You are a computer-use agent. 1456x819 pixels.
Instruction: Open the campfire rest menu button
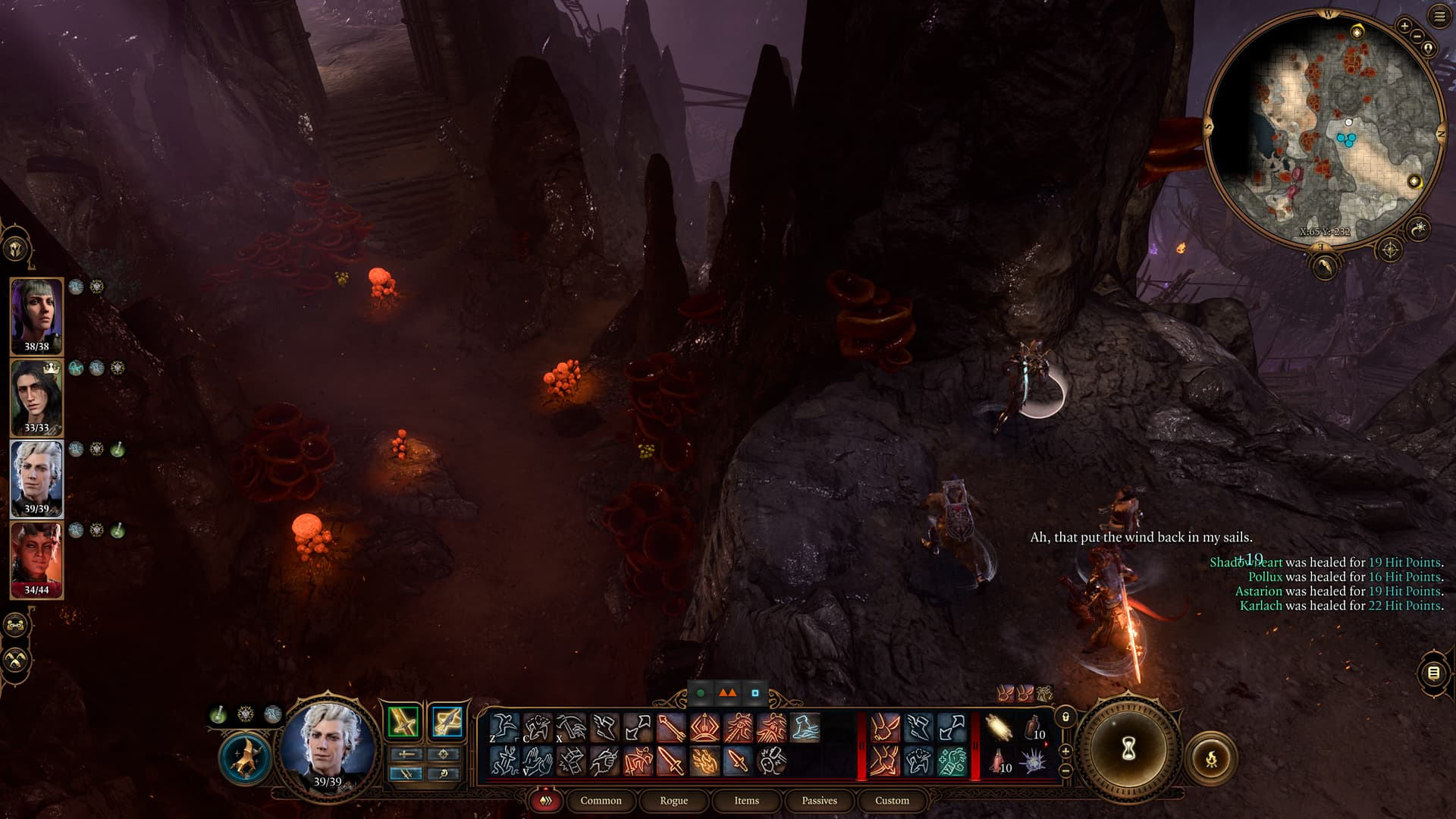(1211, 758)
